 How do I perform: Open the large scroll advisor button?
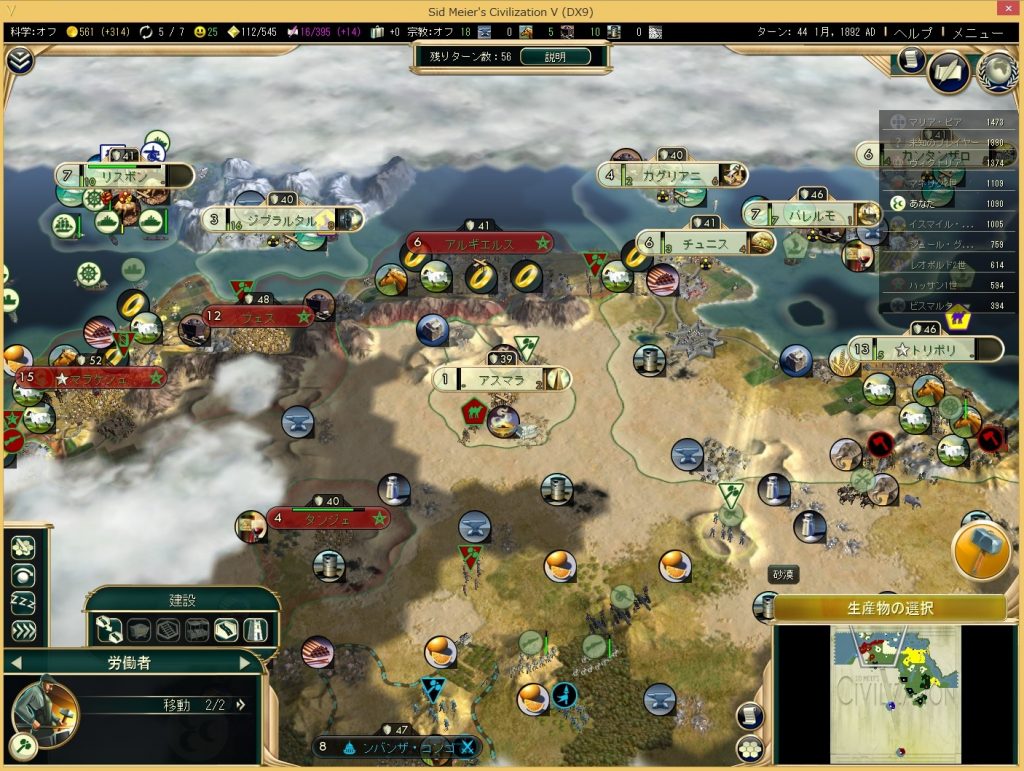pos(949,71)
